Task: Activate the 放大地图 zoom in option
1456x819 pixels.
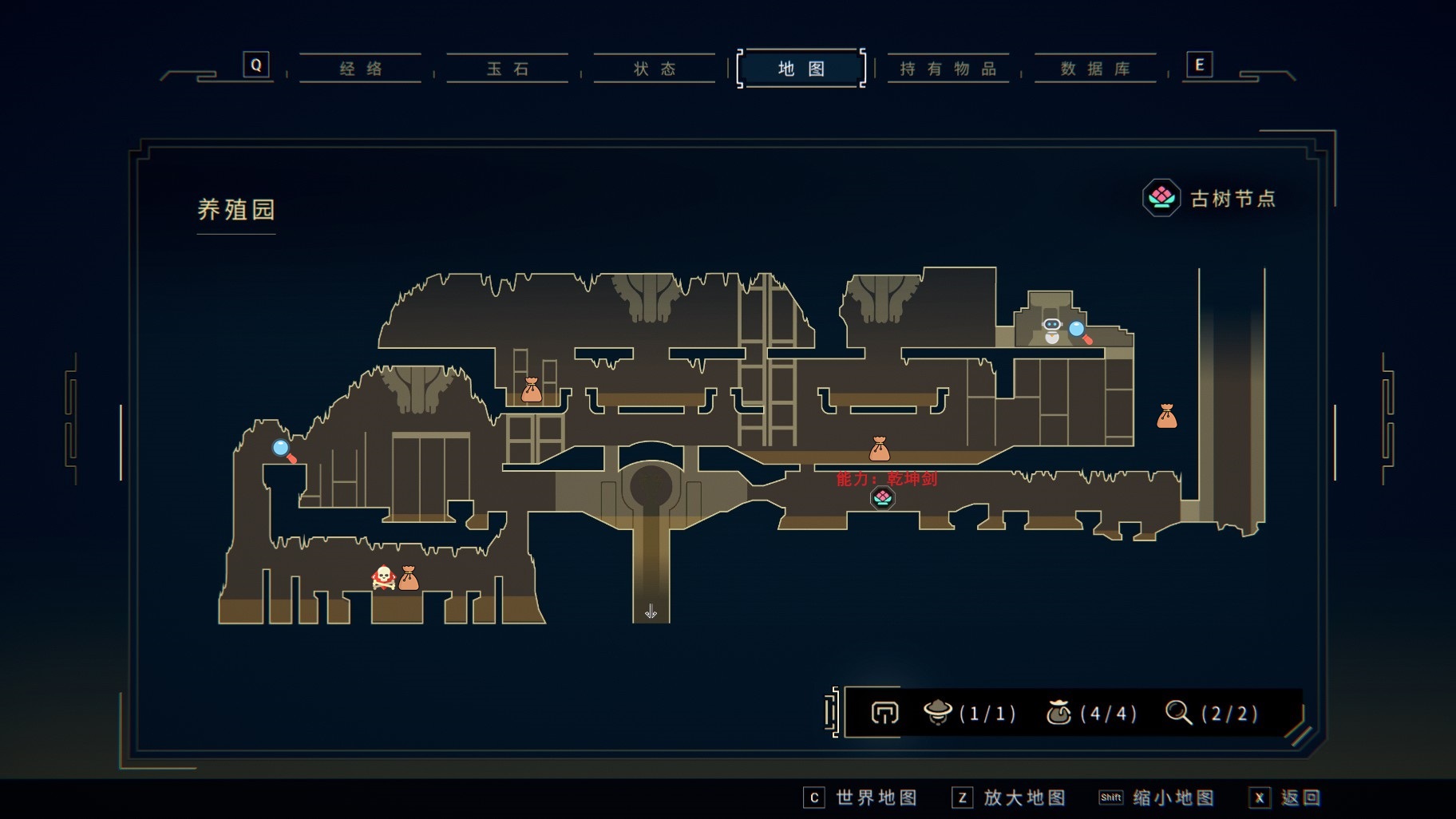Action: coord(1011,797)
